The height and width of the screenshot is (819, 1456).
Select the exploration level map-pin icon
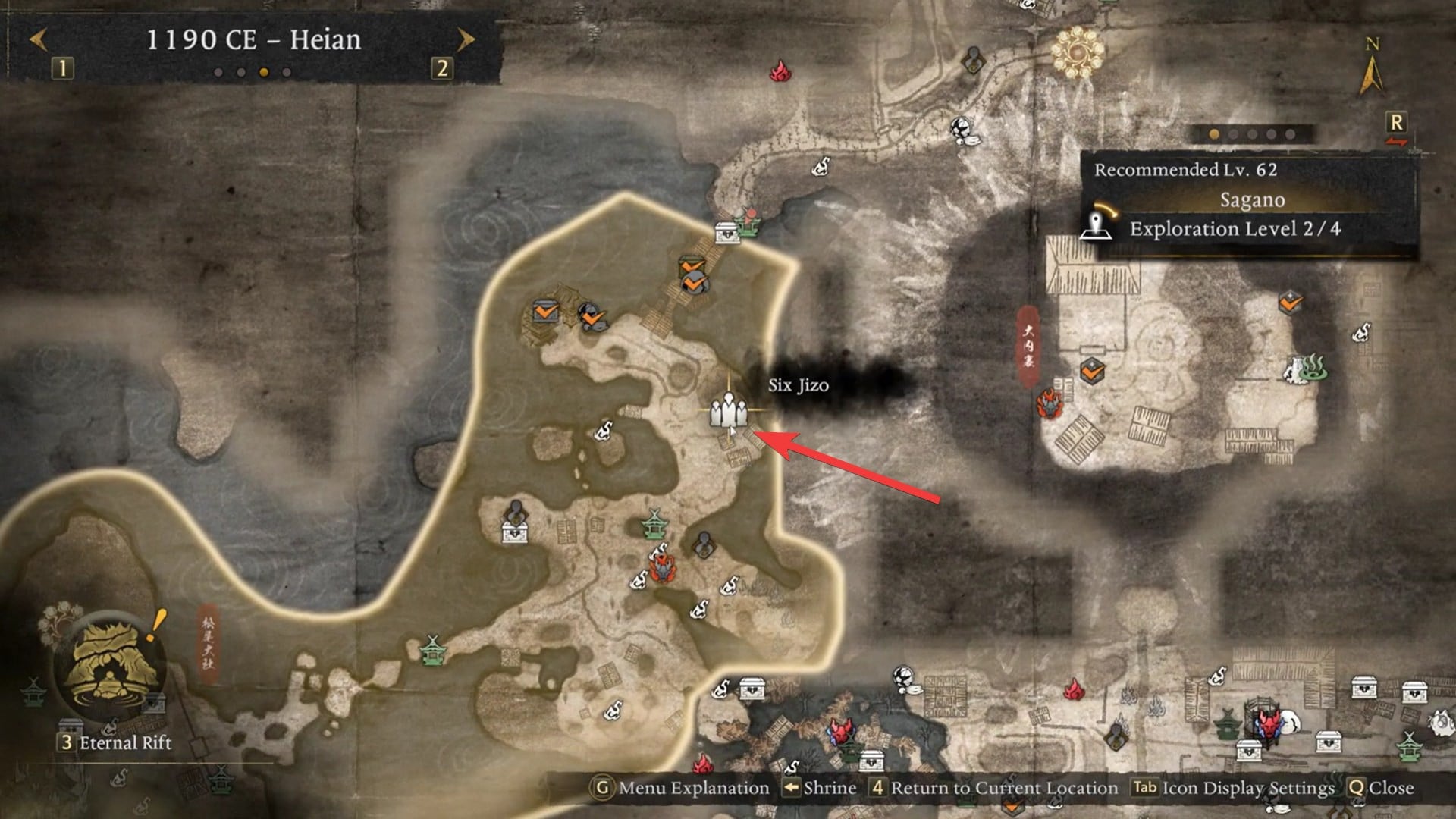point(1101,227)
